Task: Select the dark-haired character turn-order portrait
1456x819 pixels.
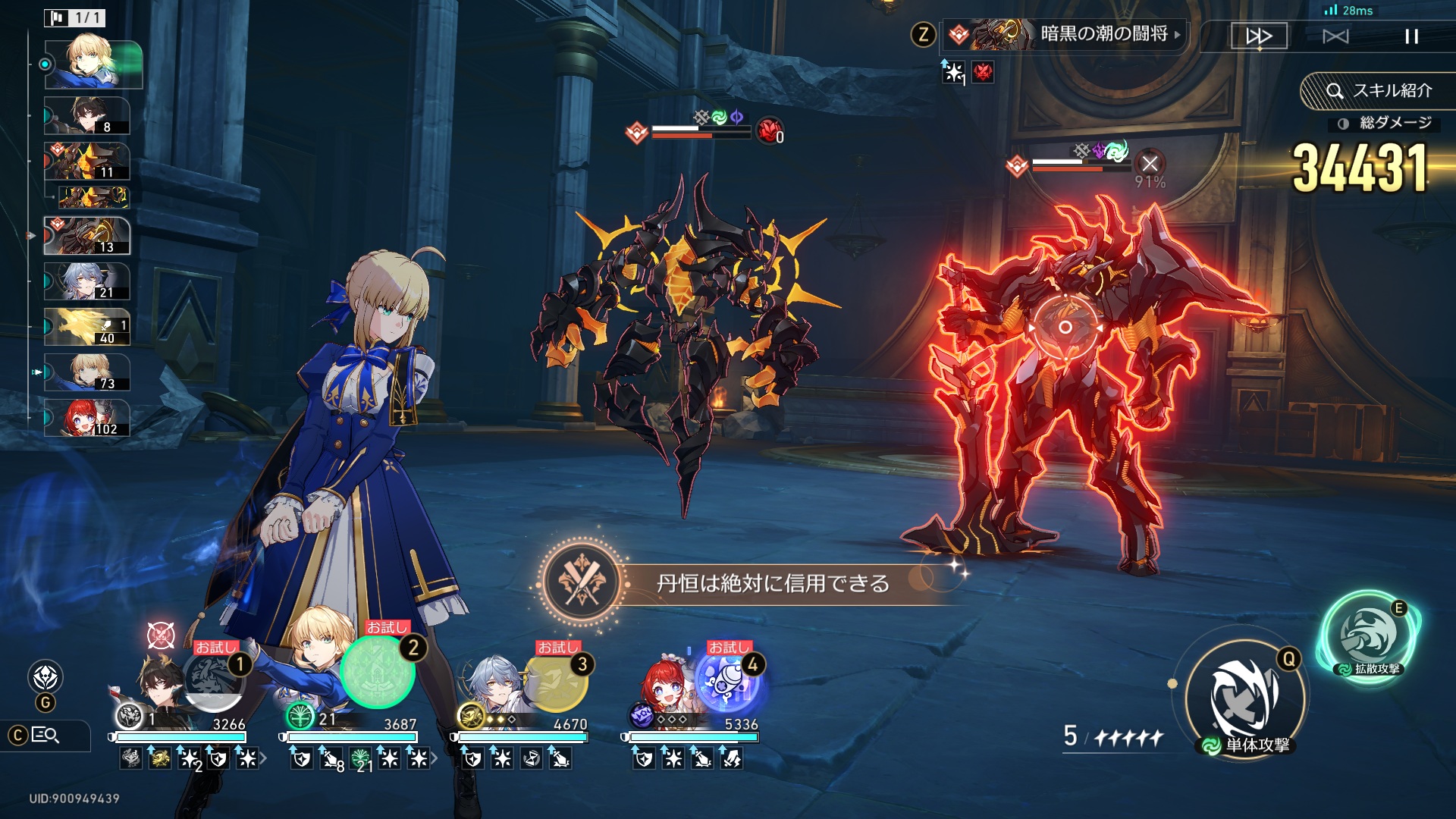Action: tap(87, 115)
